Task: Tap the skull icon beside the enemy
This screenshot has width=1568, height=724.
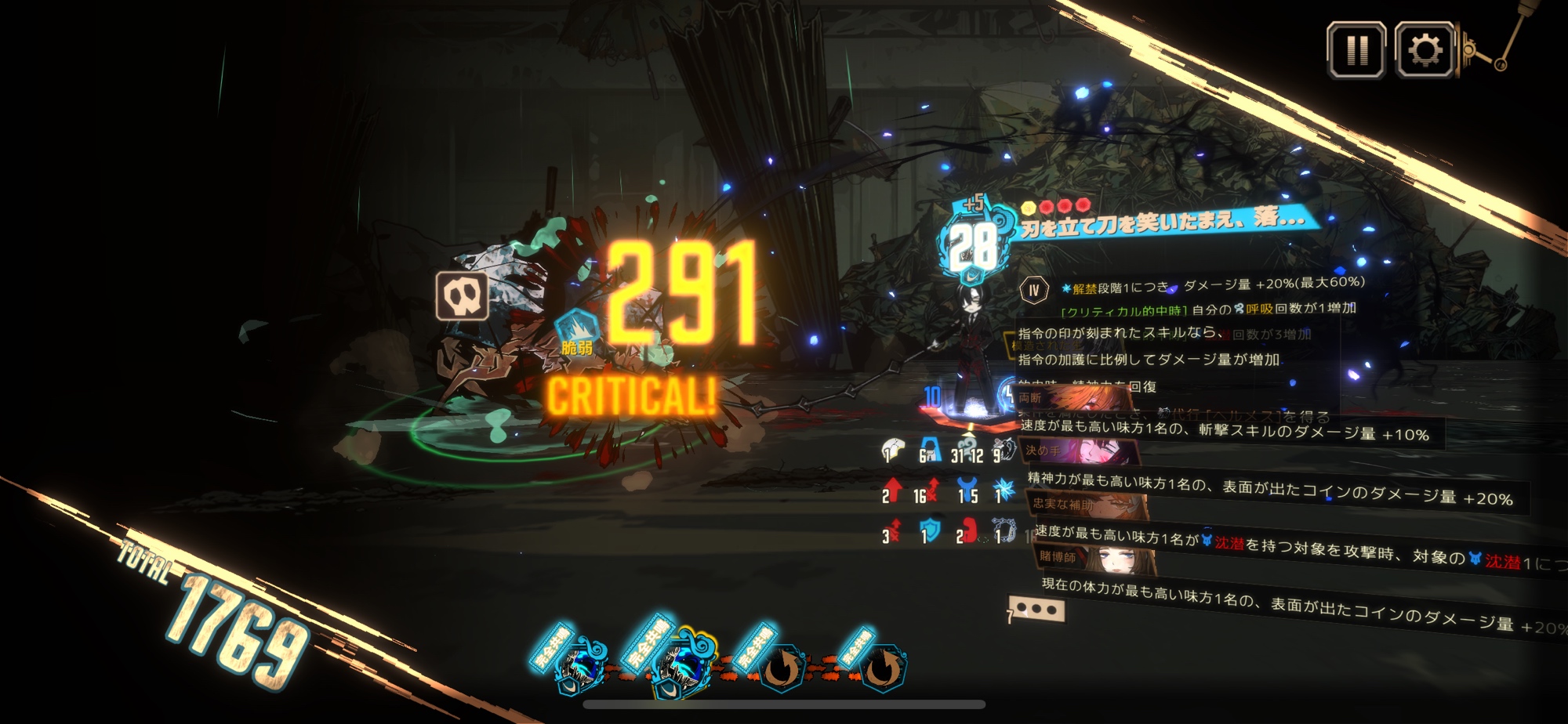Action: (462, 295)
